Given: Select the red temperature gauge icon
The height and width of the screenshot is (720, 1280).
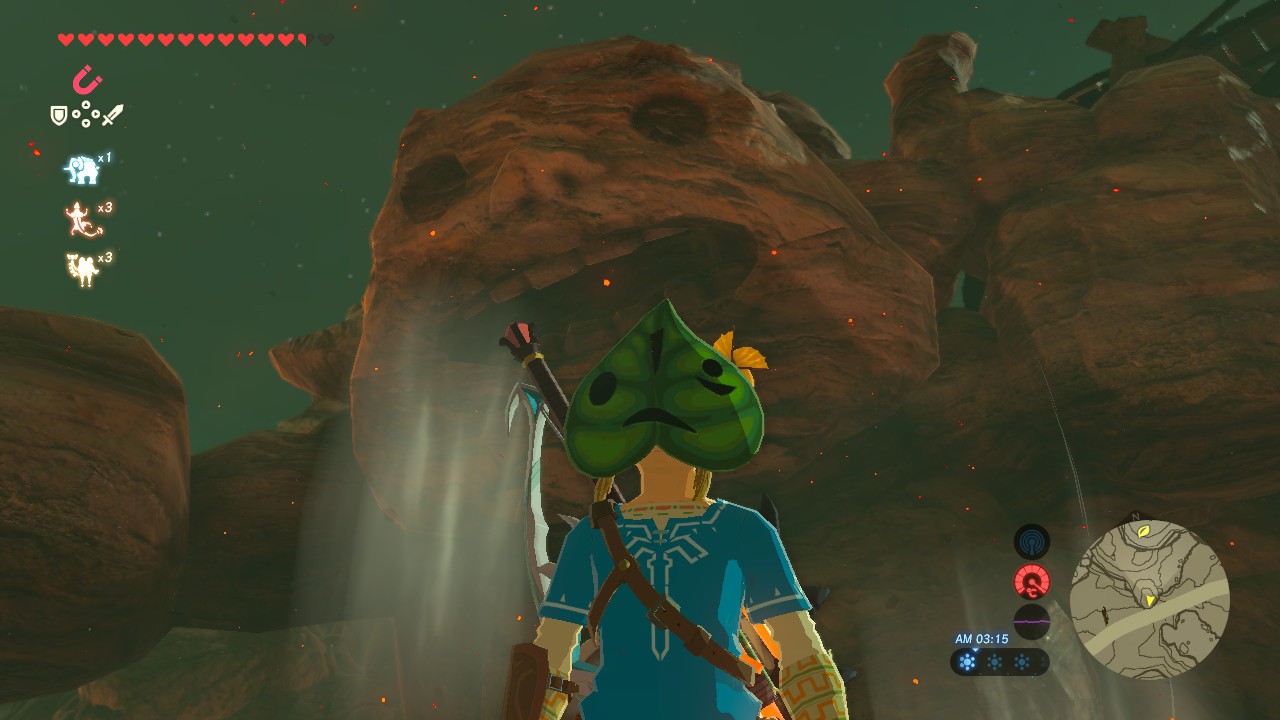Looking at the screenshot, I should [x=1032, y=582].
